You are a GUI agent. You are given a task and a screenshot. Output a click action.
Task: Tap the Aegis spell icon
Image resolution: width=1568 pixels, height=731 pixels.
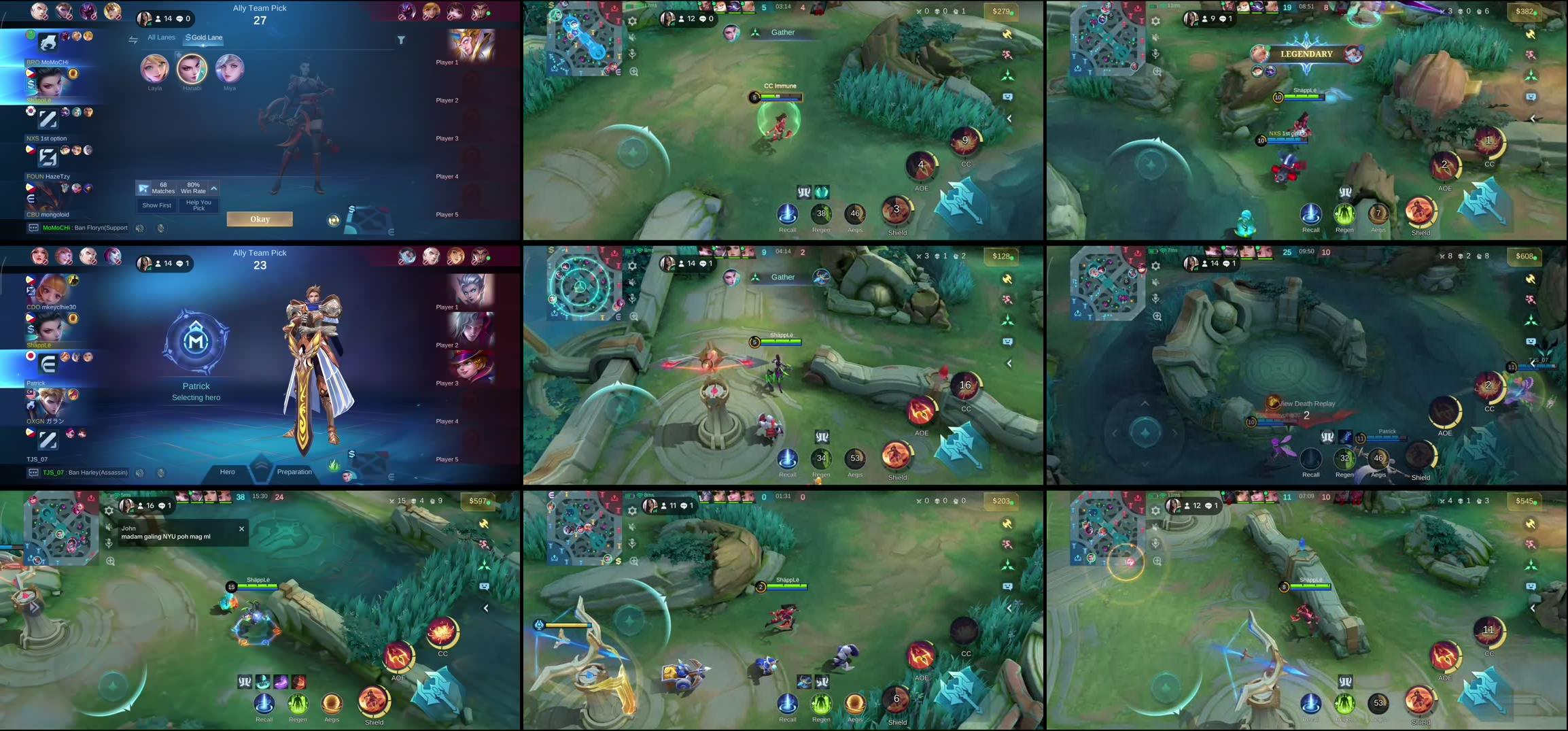856,216
